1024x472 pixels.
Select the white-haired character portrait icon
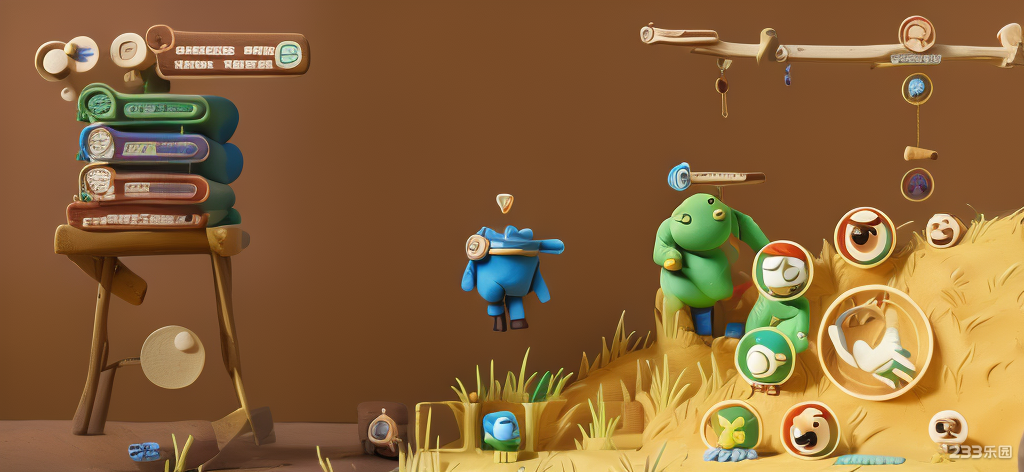(x=782, y=270)
